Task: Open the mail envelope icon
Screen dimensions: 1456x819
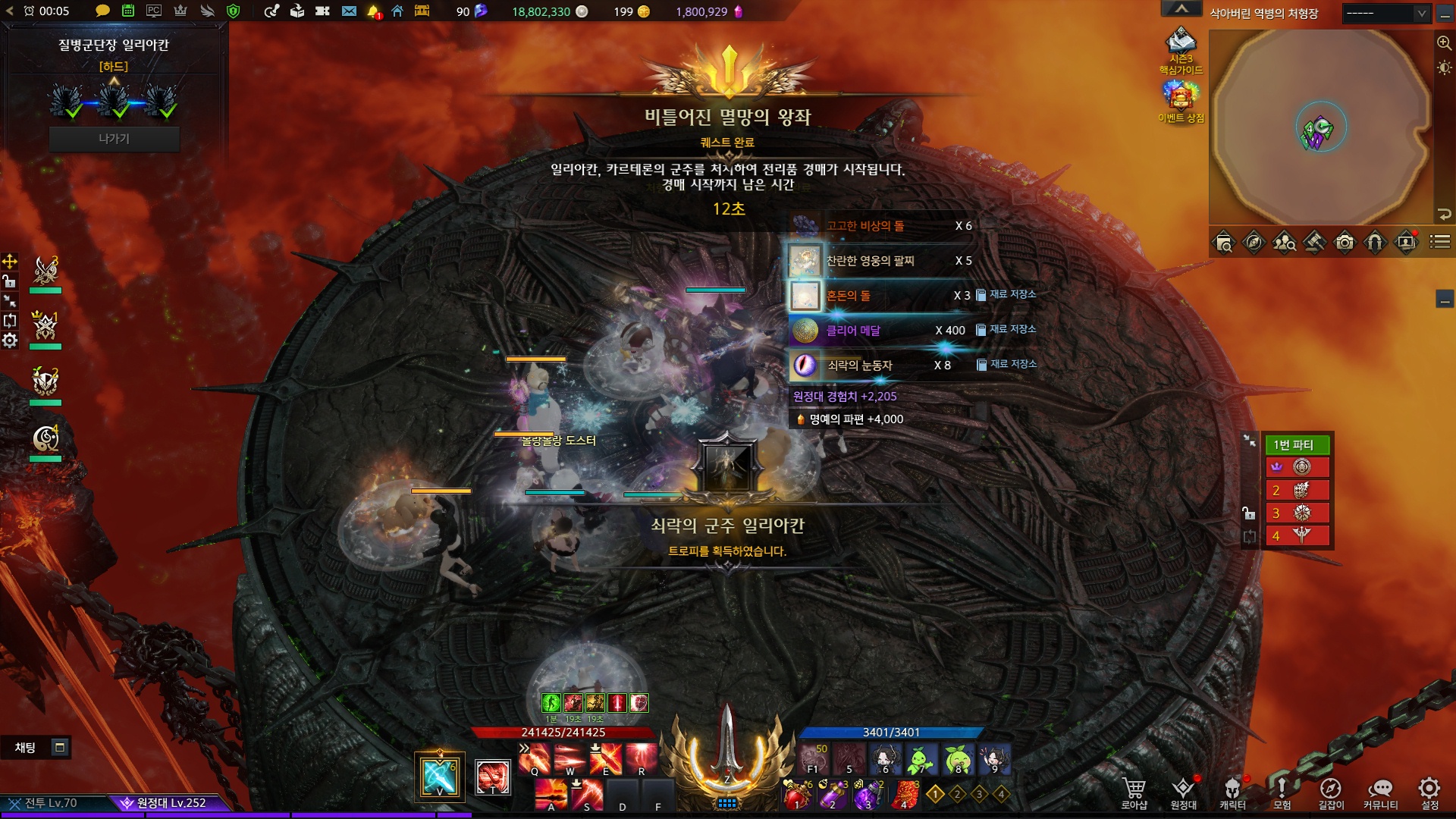Action: 349,11
